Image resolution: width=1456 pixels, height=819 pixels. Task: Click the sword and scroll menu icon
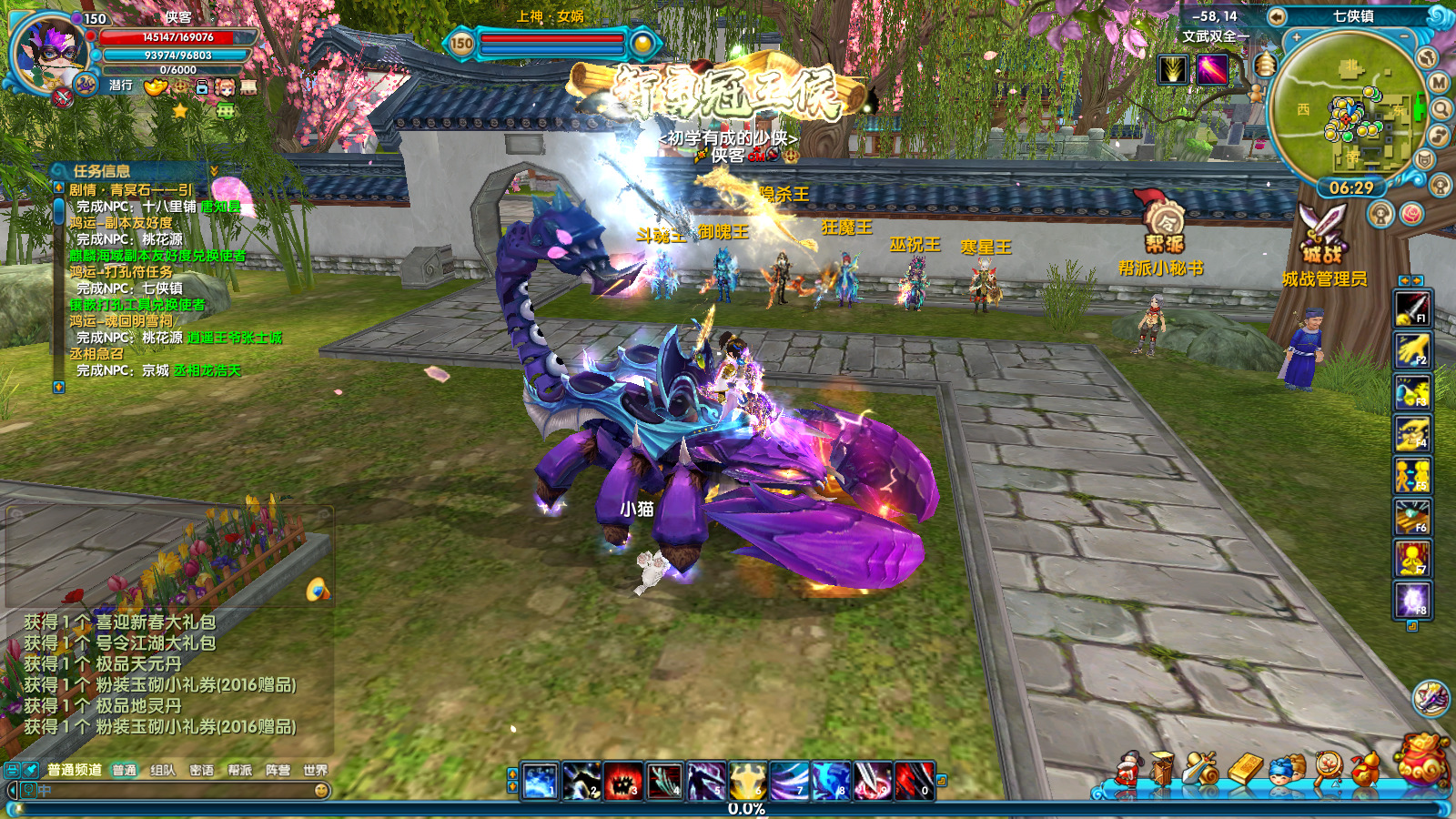click(x=1202, y=769)
